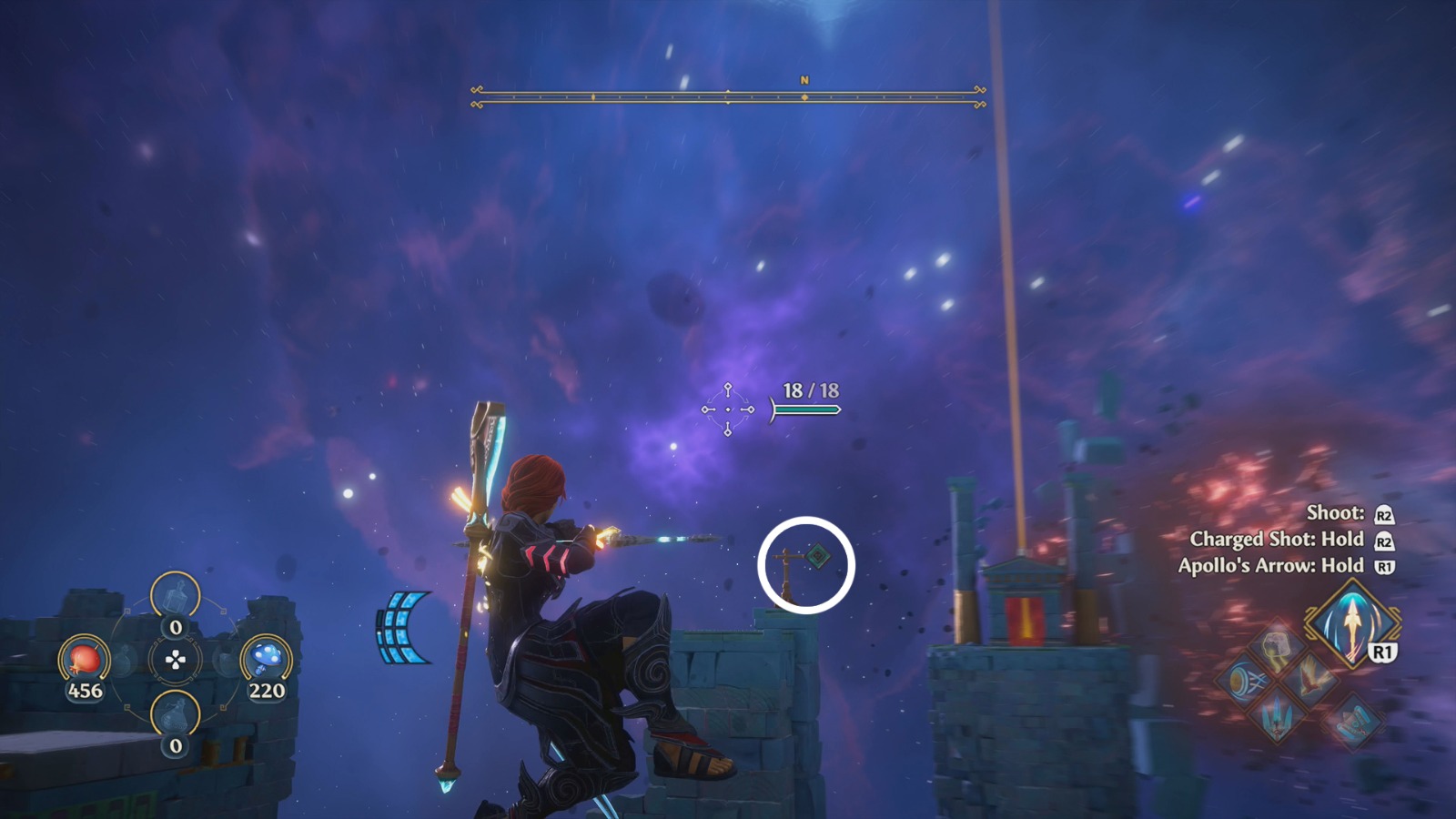Click the top potion flask in consumable wheel

[x=175, y=594]
